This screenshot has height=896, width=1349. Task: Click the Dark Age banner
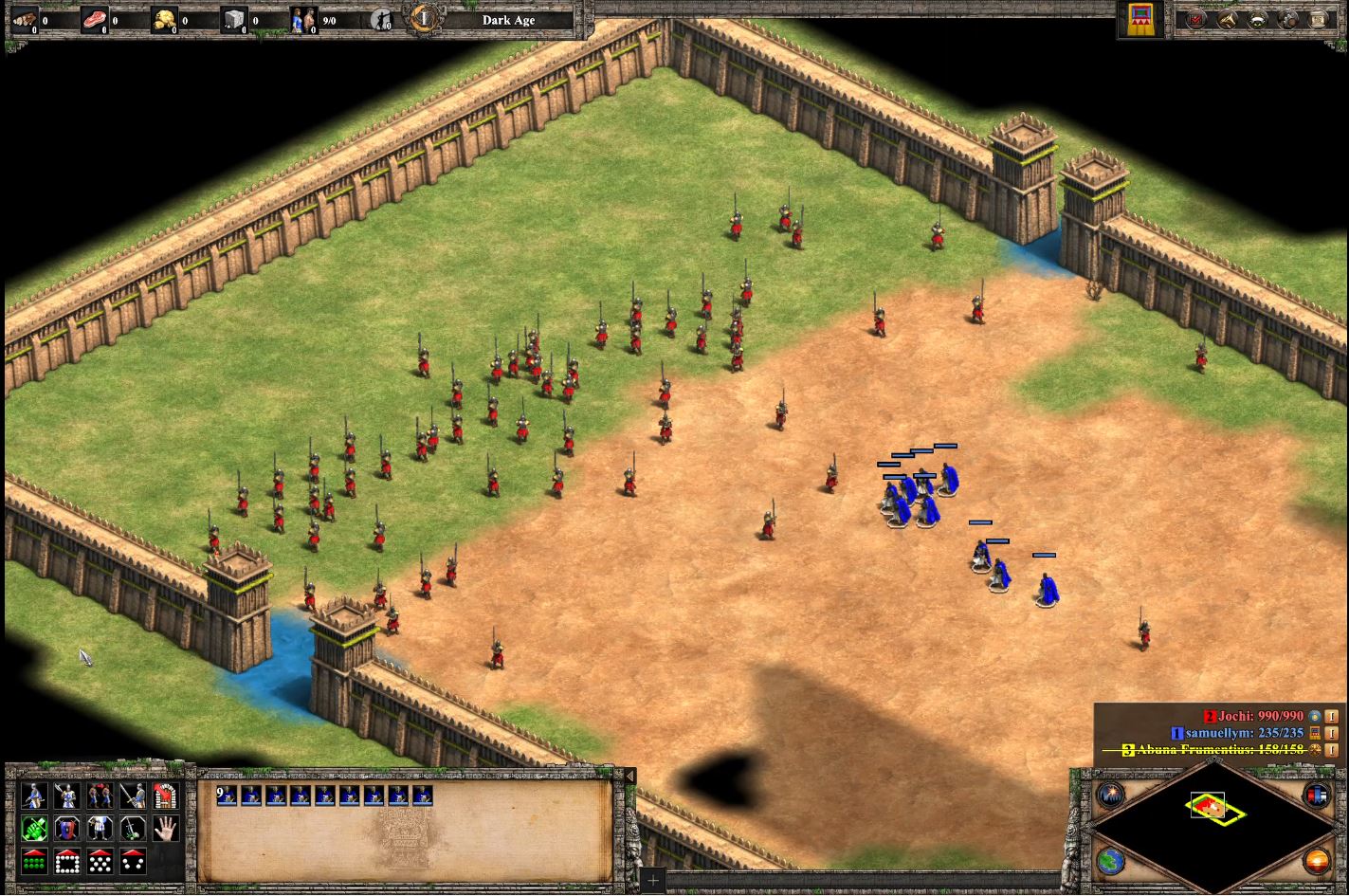click(508, 20)
